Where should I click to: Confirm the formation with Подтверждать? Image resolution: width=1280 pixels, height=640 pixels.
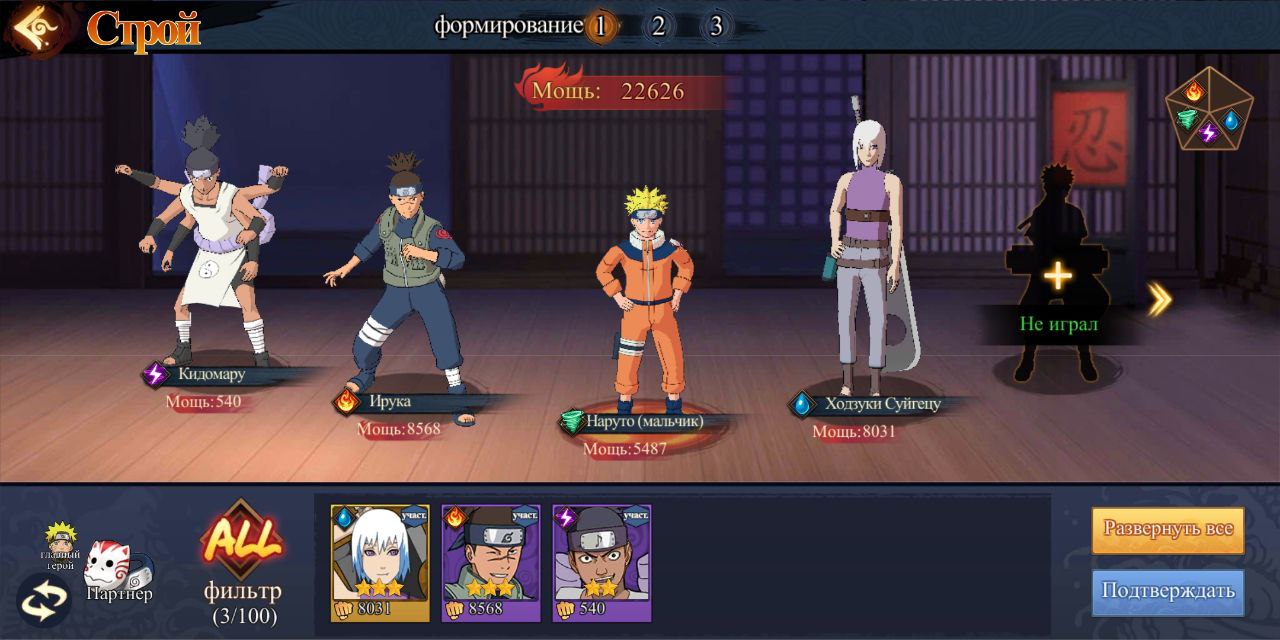(1168, 590)
